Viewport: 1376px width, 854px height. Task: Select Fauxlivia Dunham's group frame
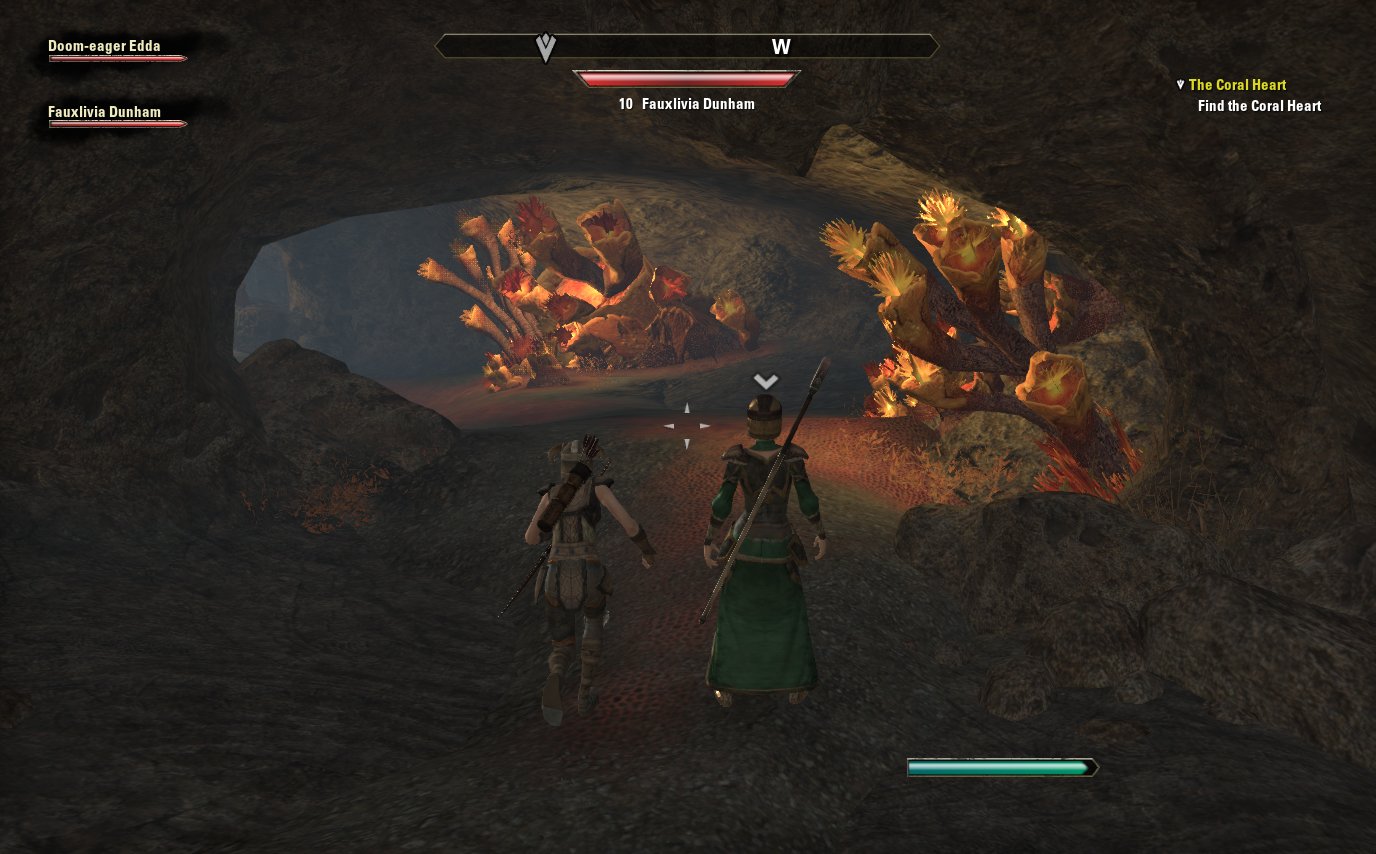click(104, 113)
